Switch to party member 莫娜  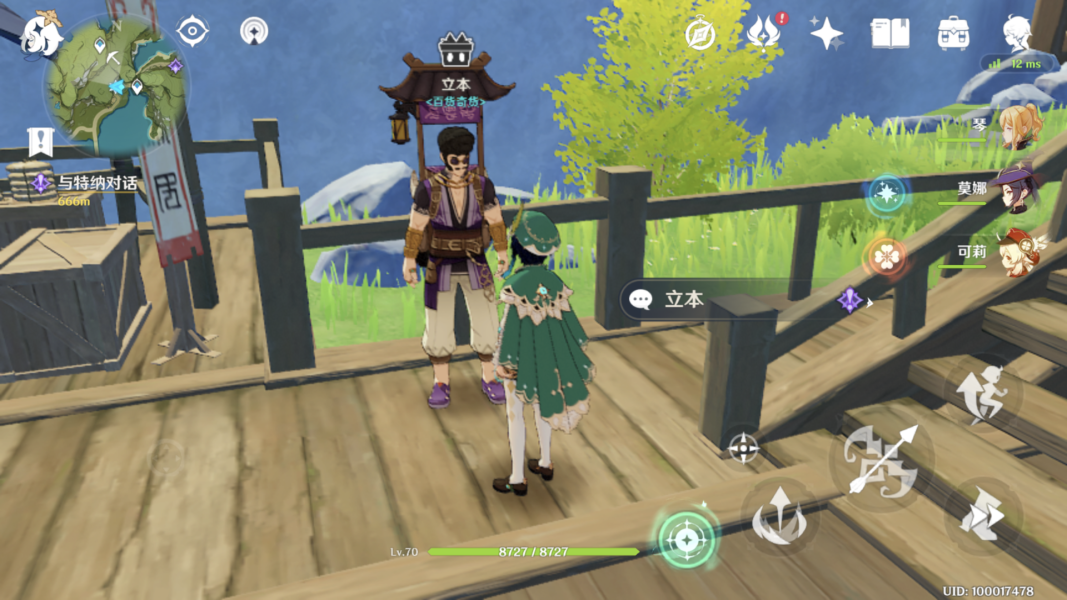[x=1017, y=190]
